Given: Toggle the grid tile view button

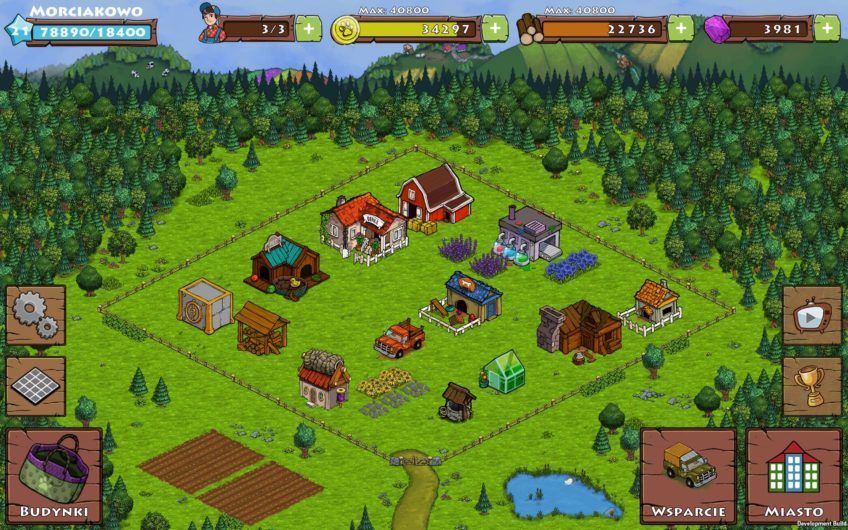Looking at the screenshot, I should click(36, 385).
